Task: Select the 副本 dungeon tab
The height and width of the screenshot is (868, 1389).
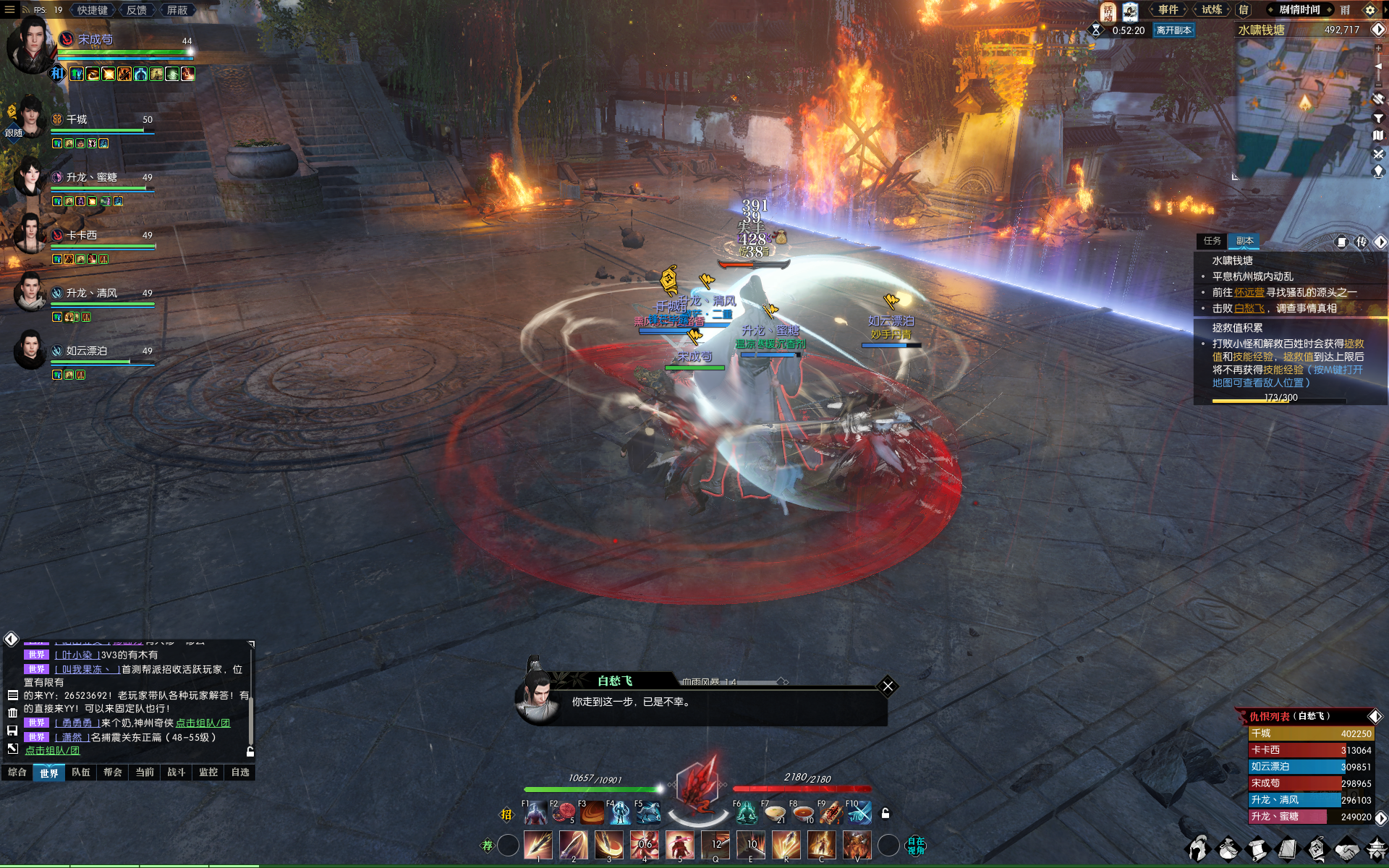Action: 1244,241
